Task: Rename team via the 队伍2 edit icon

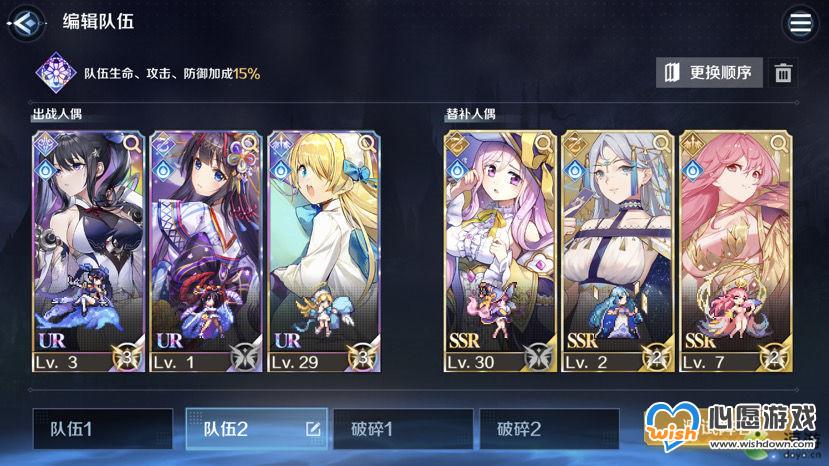Action: pyautogui.click(x=313, y=430)
